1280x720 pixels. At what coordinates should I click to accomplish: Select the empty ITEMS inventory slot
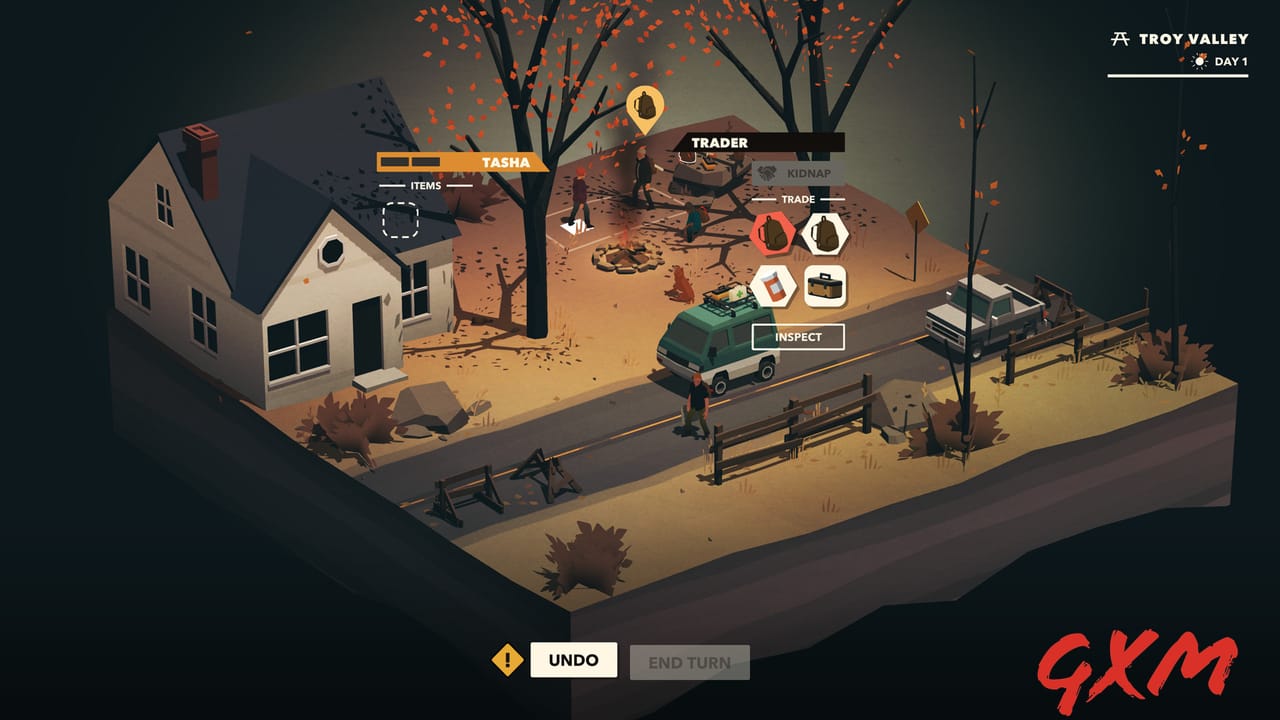398,219
